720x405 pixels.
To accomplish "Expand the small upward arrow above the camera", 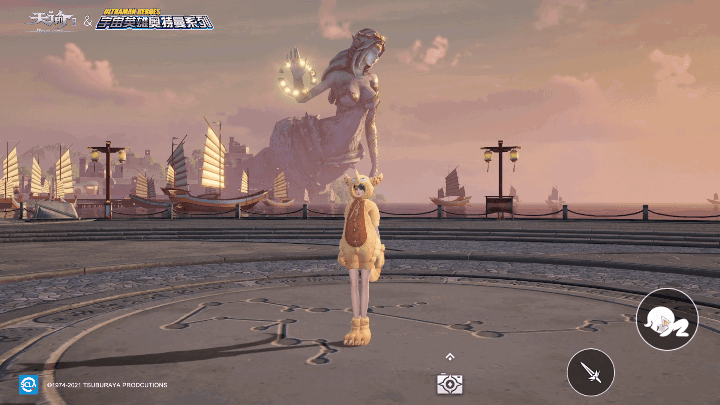I will pyautogui.click(x=449, y=356).
